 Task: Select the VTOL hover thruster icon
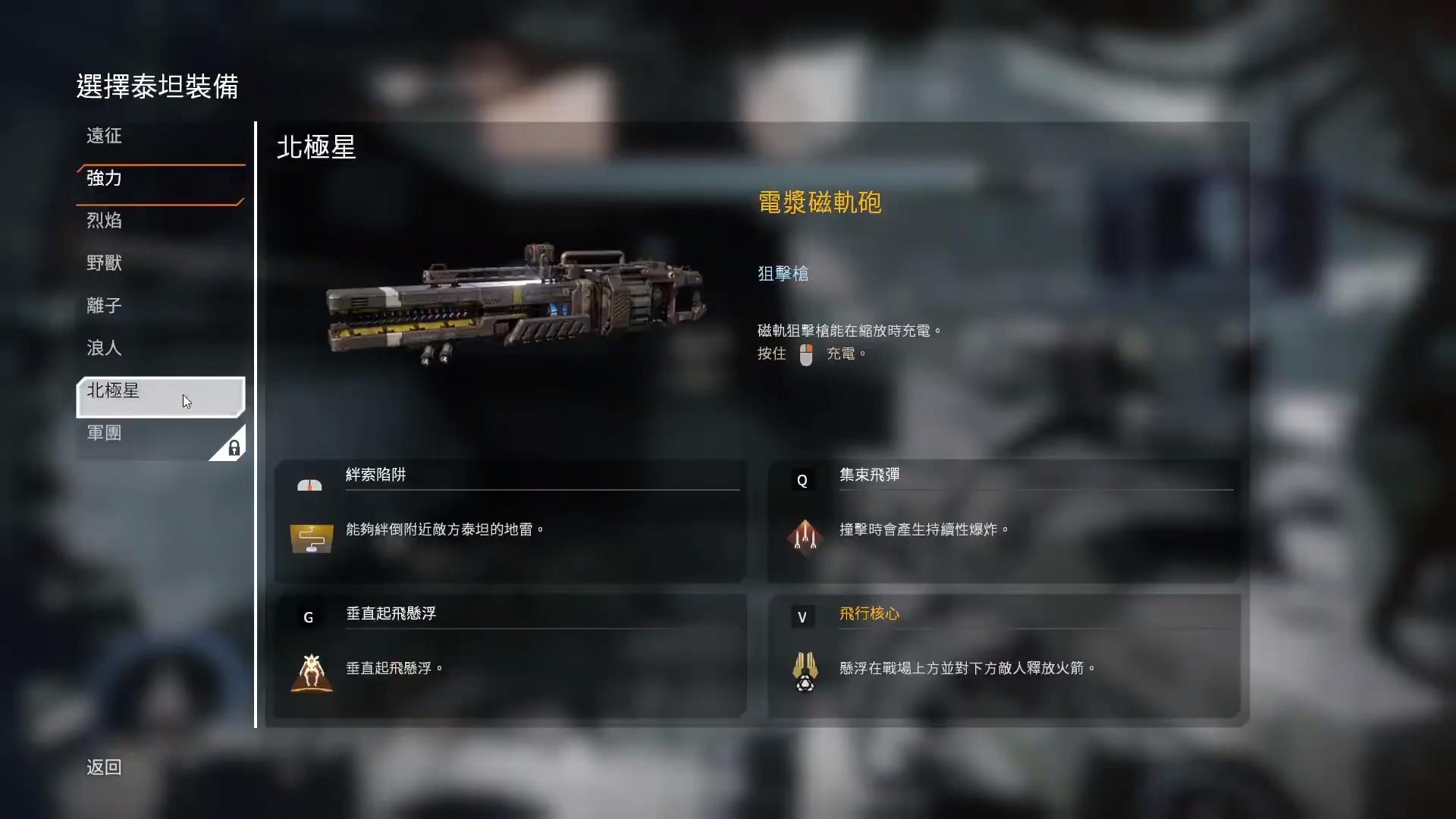[x=311, y=671]
